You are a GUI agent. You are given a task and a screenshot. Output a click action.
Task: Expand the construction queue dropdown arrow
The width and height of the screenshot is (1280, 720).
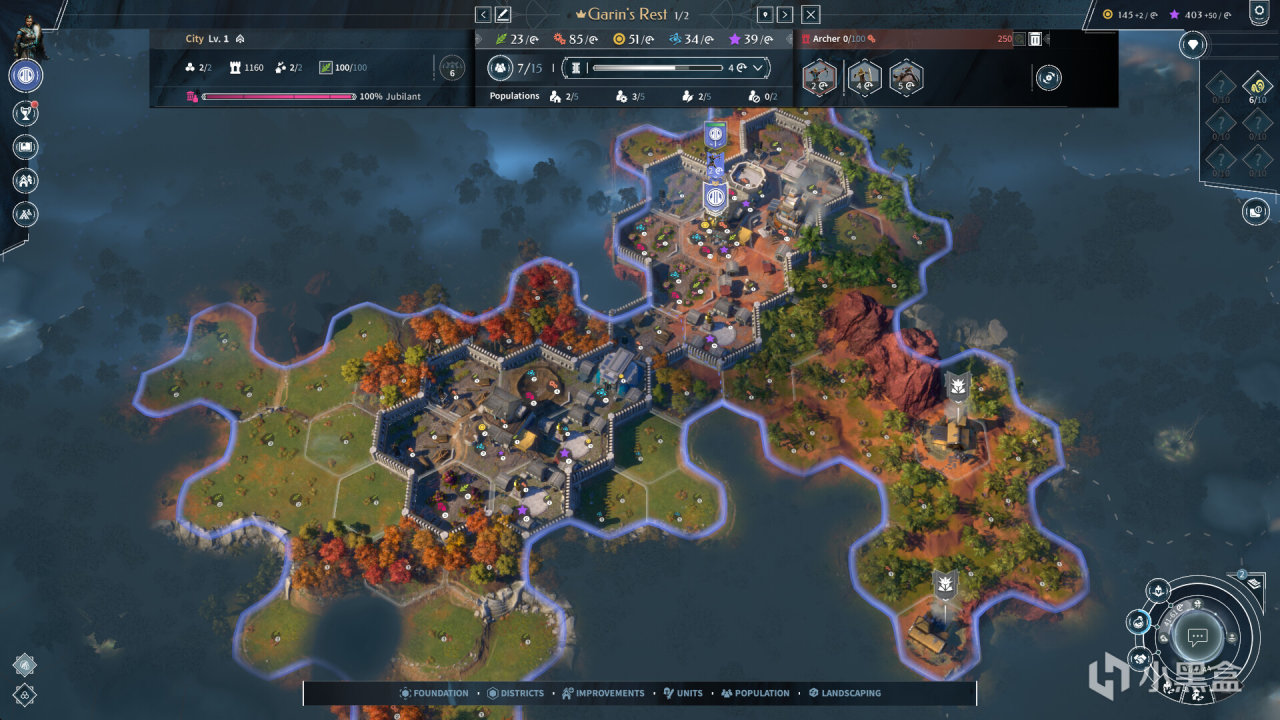(x=758, y=68)
